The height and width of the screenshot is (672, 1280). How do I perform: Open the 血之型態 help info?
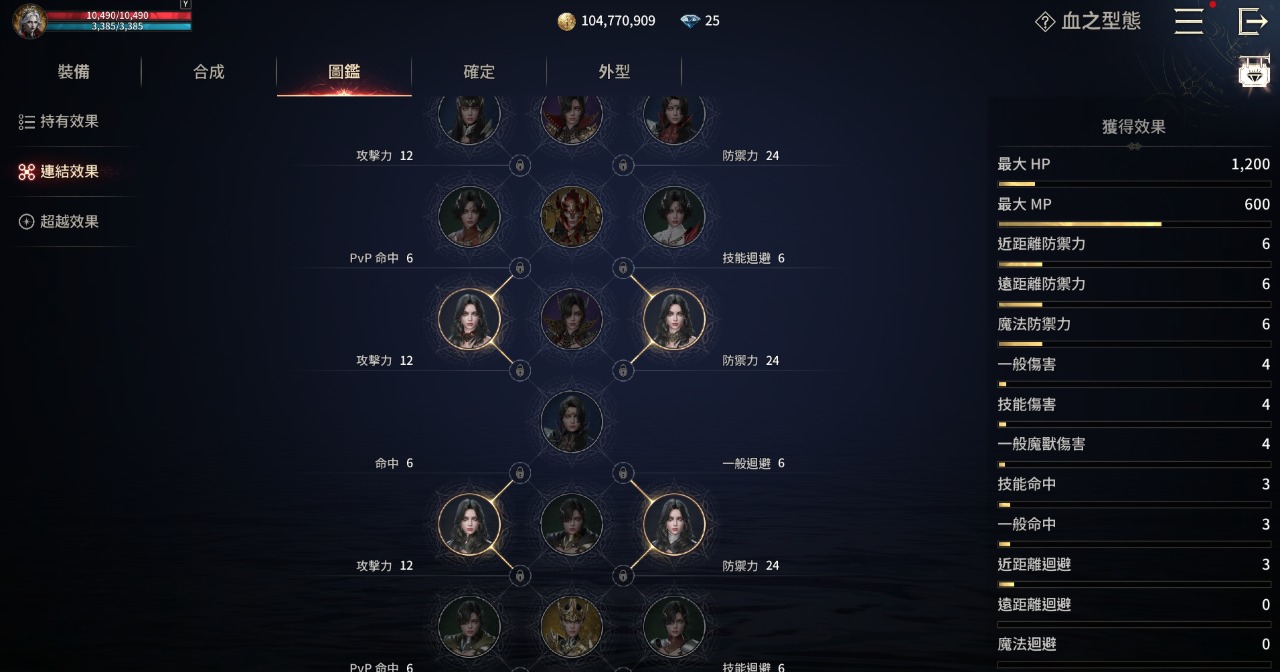[1045, 22]
